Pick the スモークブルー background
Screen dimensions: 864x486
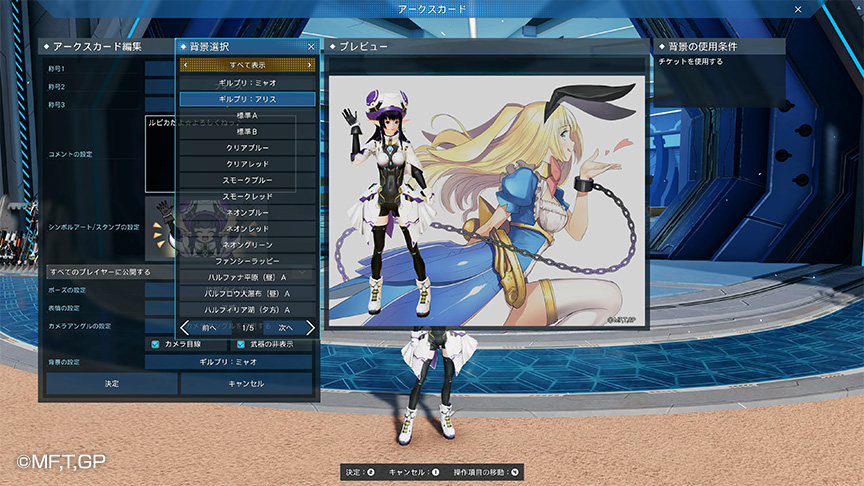(x=247, y=180)
